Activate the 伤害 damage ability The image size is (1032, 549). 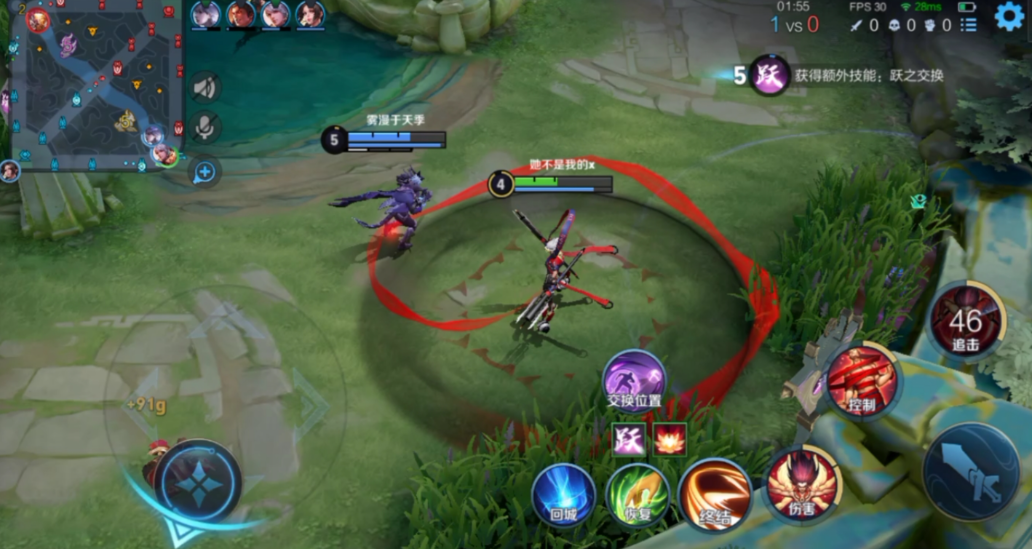tap(803, 483)
